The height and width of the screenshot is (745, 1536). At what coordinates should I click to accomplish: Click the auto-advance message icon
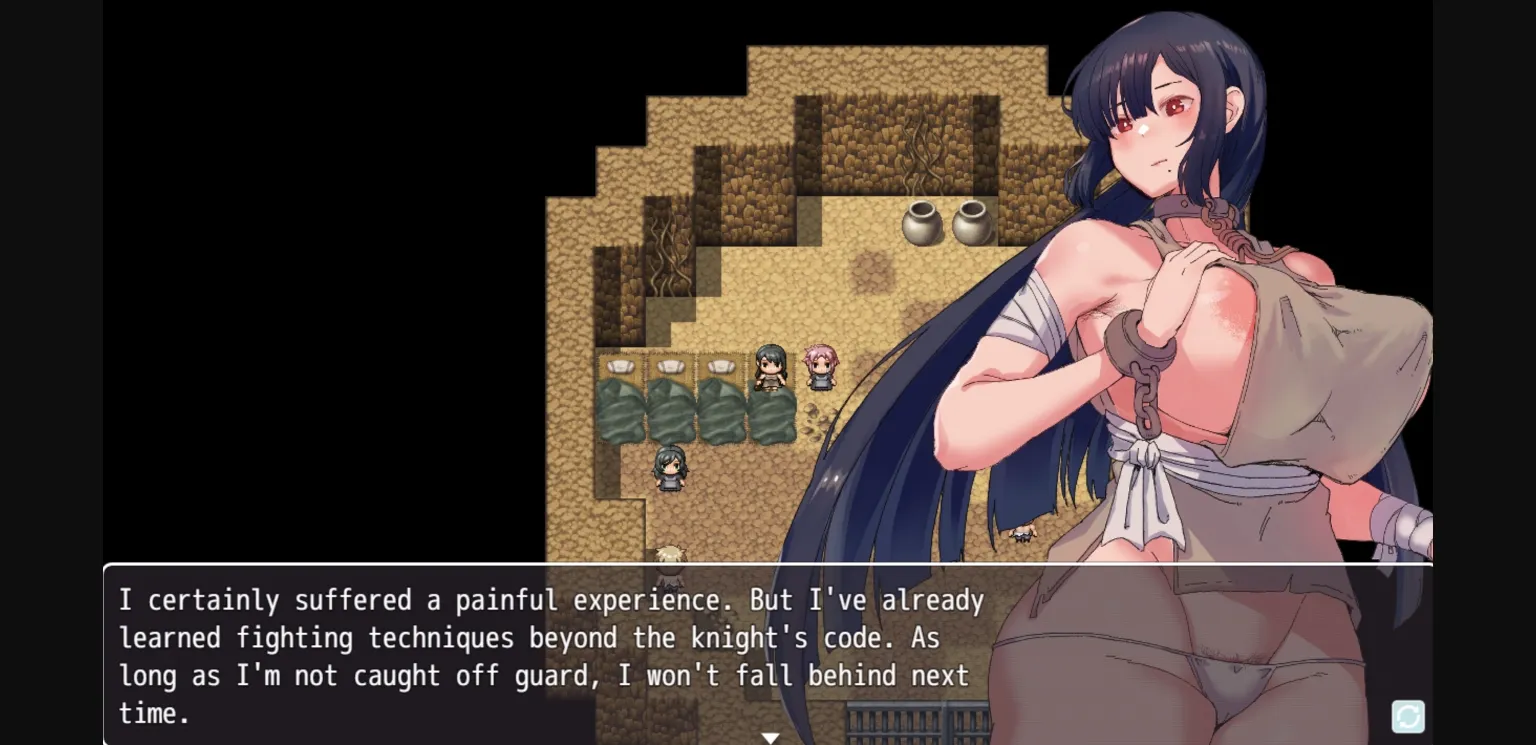click(x=1407, y=716)
